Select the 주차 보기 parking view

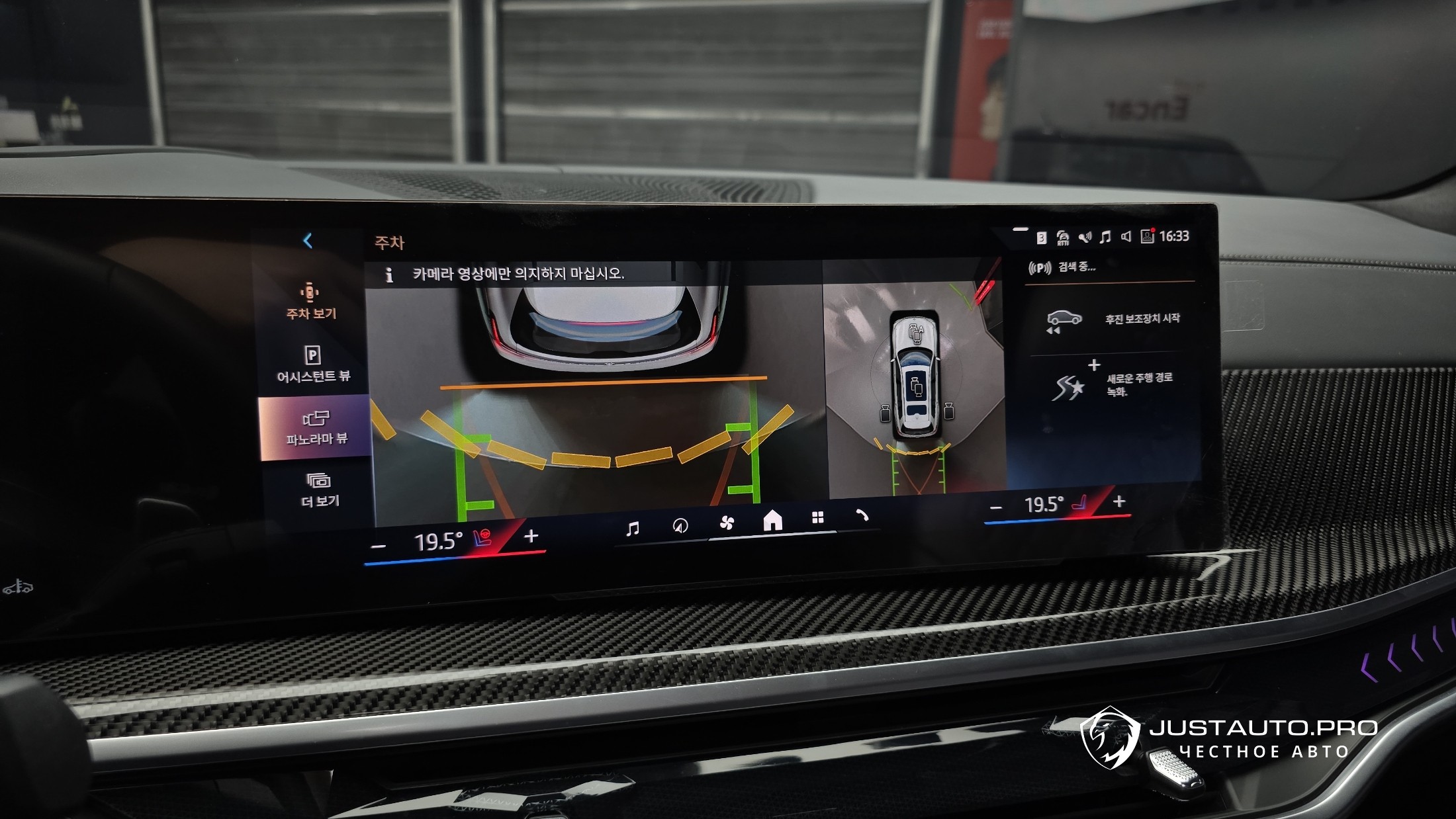point(310,301)
